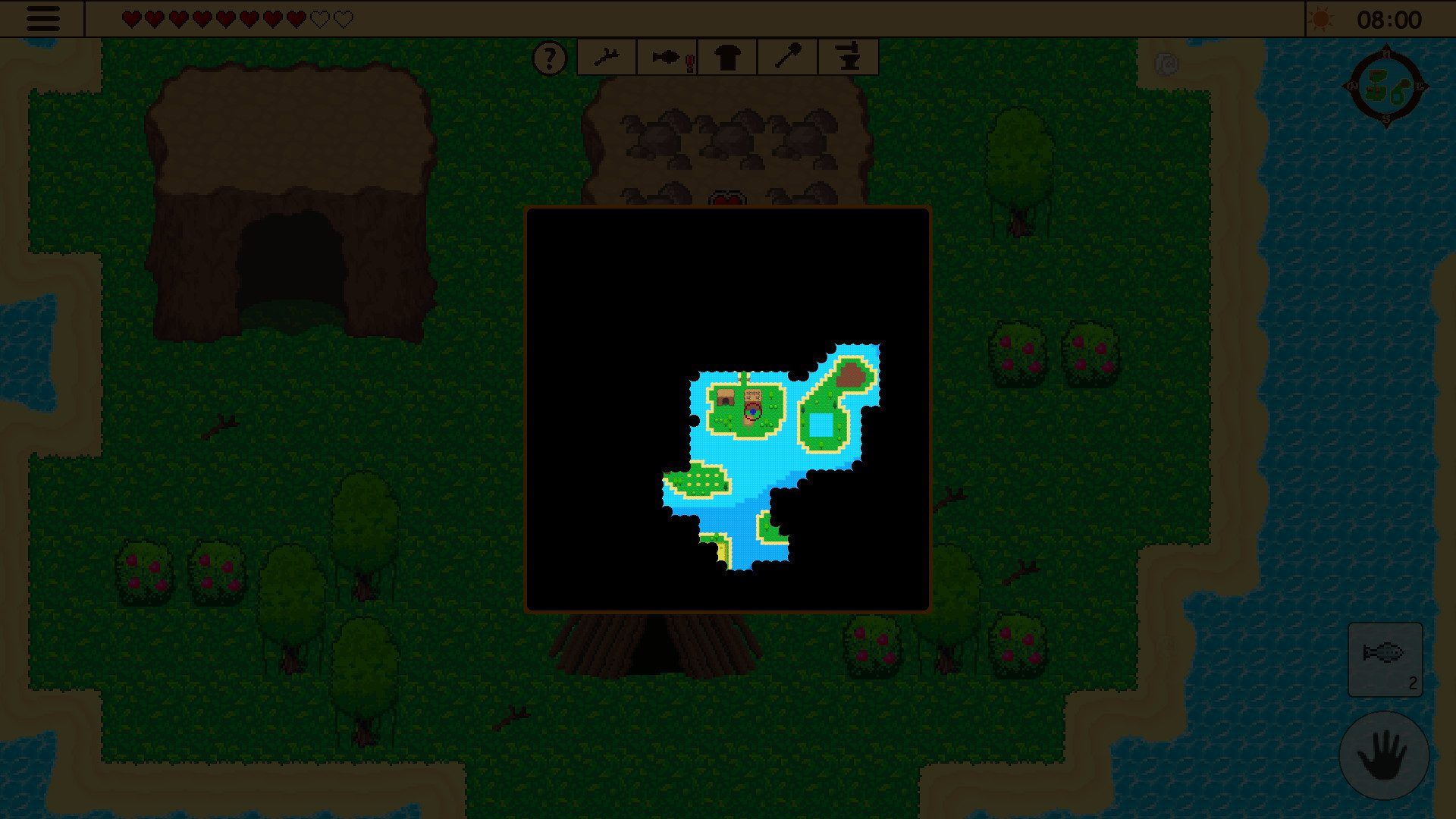
Task: Click the South label on the compass
Action: [1385, 118]
